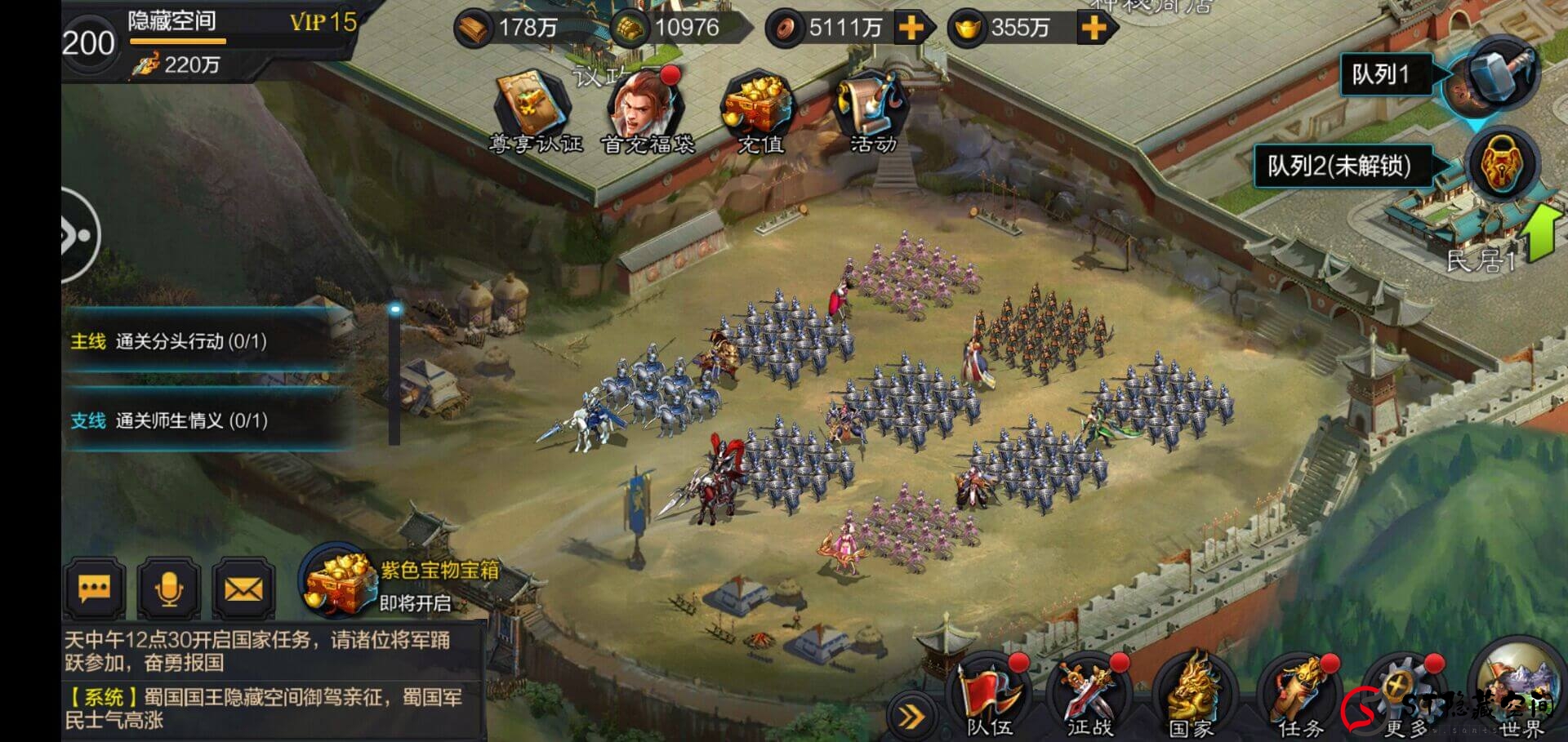
Task: Expand the left side arrow panel
Action: pyautogui.click(x=78, y=236)
